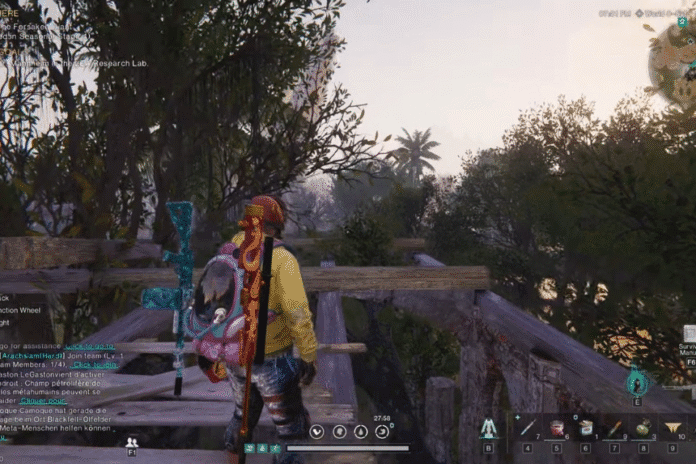Select the syringe hotbar slot
This screenshot has height=464, width=696.
[528, 428]
